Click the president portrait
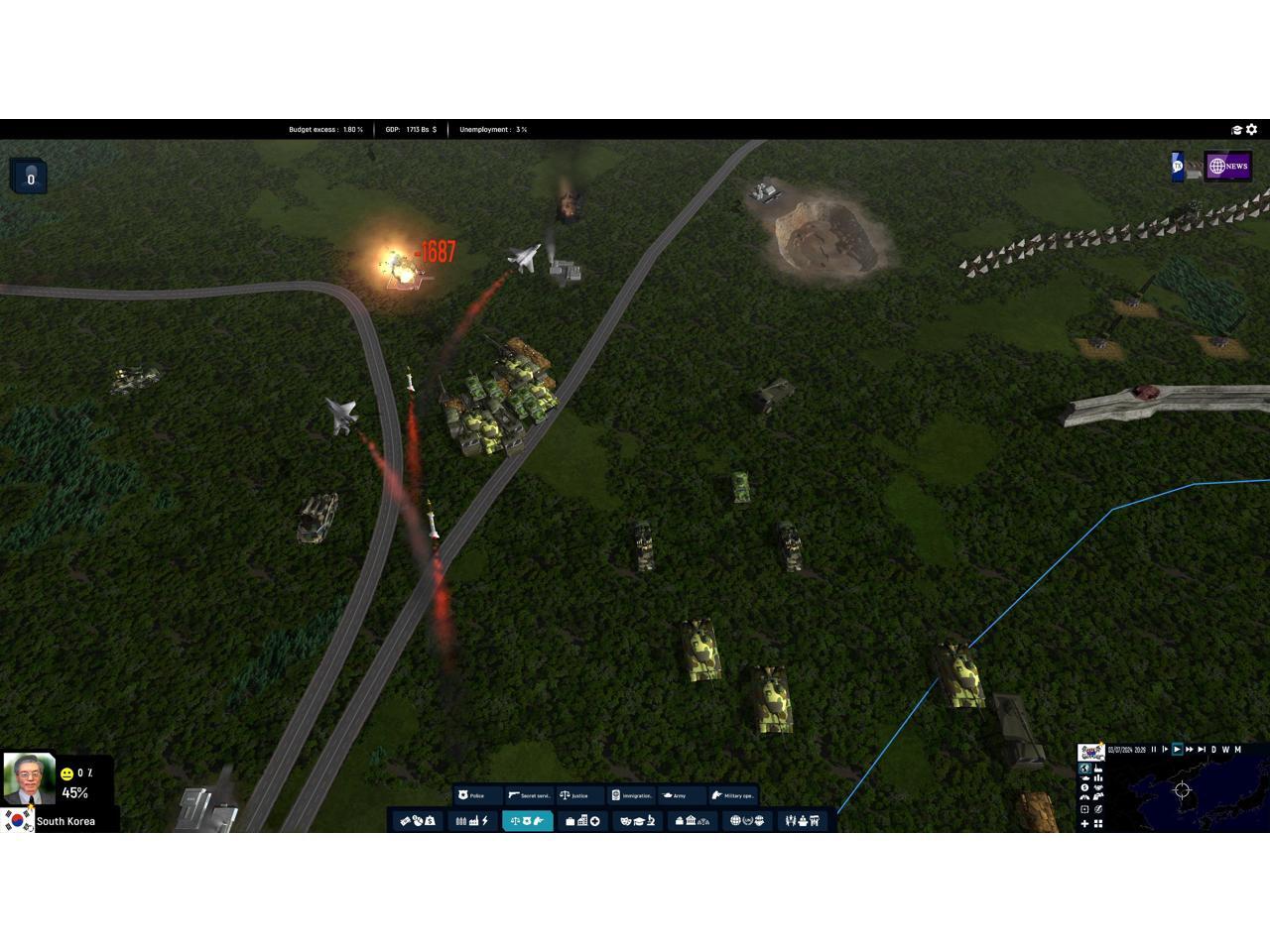This screenshot has height=952, width=1270. 29,778
